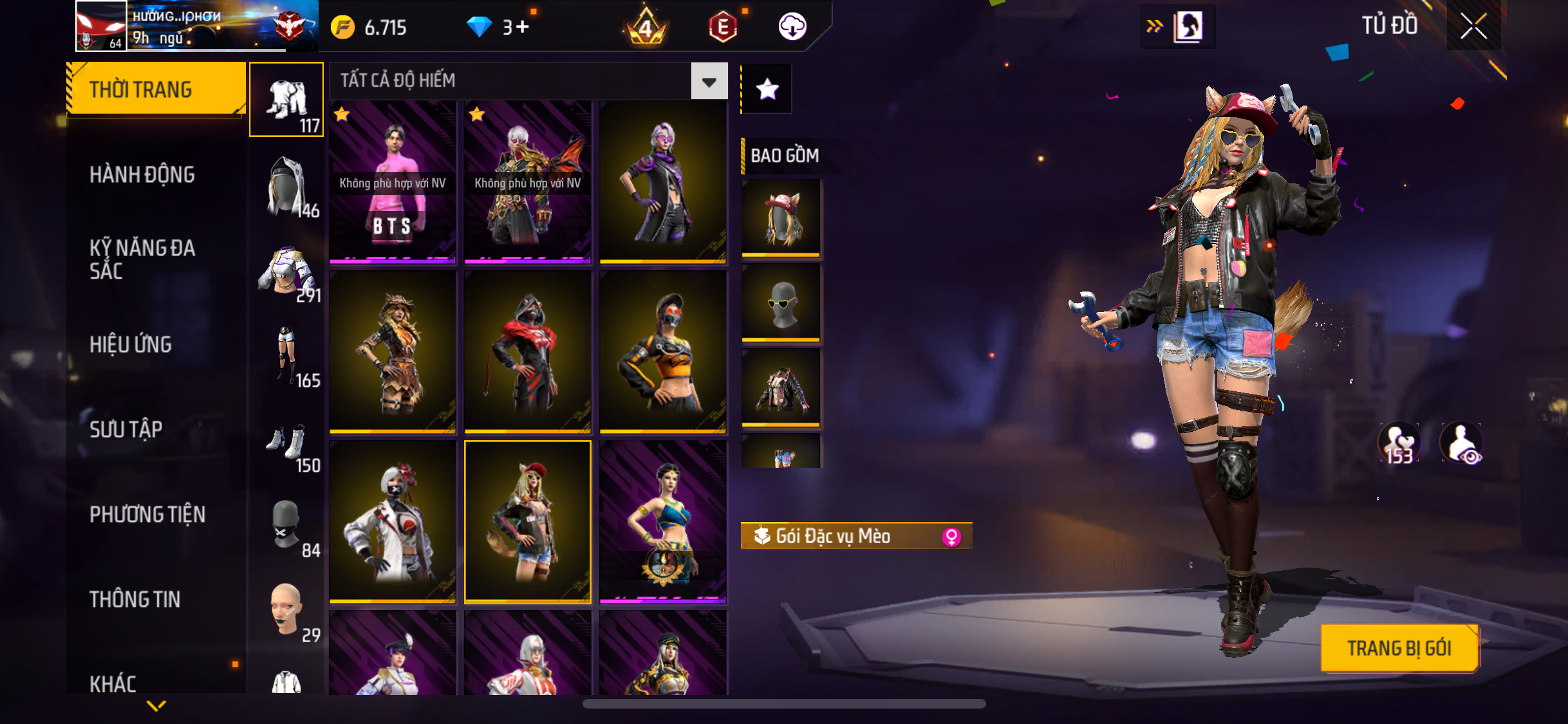Toggle the character preview eye icon
The image size is (1568, 724).
(x=1462, y=444)
